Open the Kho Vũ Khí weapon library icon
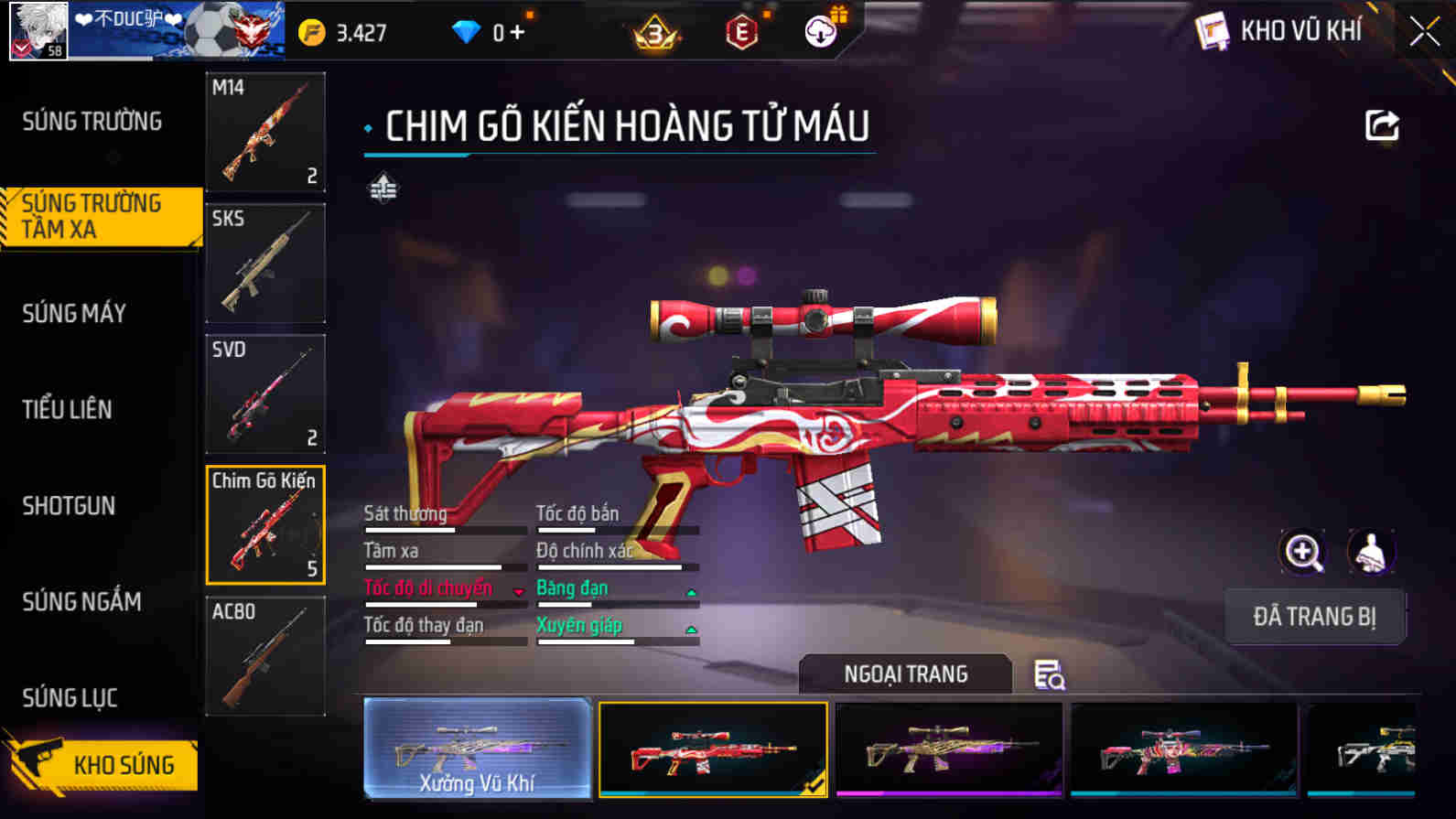Viewport: 1456px width, 819px height. (1214, 30)
